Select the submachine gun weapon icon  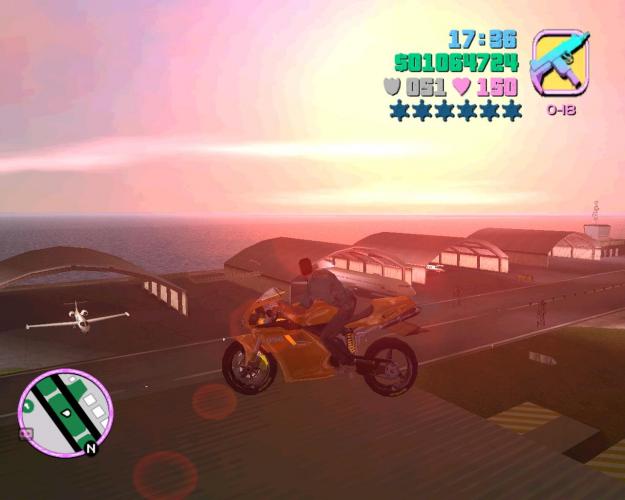pos(560,63)
